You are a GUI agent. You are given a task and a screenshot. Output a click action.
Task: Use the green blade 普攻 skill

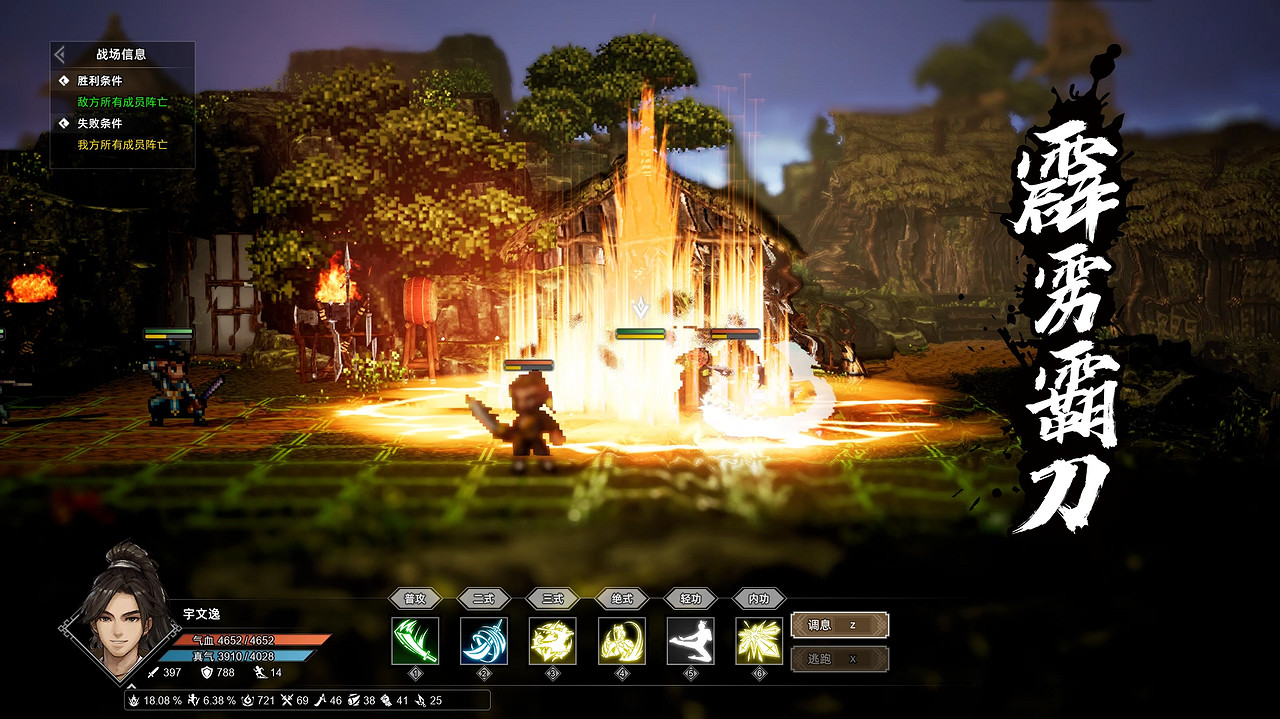click(x=415, y=641)
